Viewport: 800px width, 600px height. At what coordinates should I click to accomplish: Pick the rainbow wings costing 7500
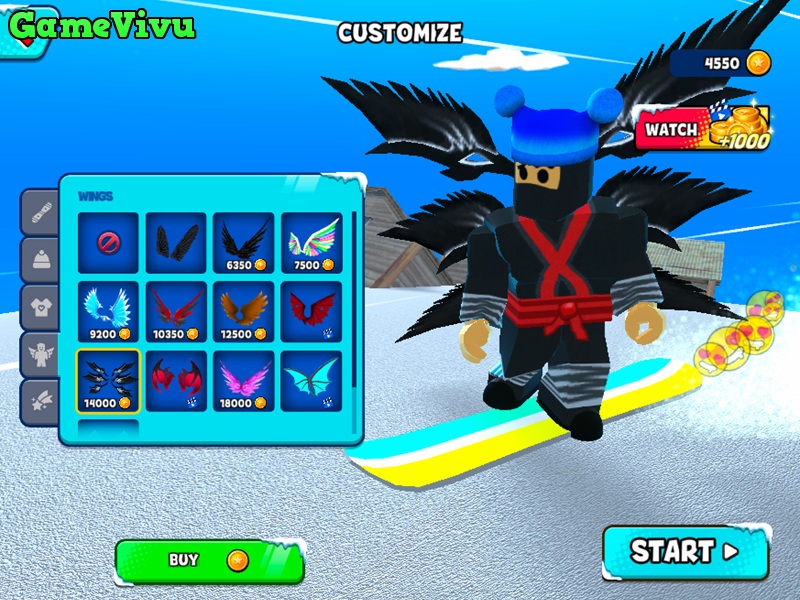(x=311, y=242)
